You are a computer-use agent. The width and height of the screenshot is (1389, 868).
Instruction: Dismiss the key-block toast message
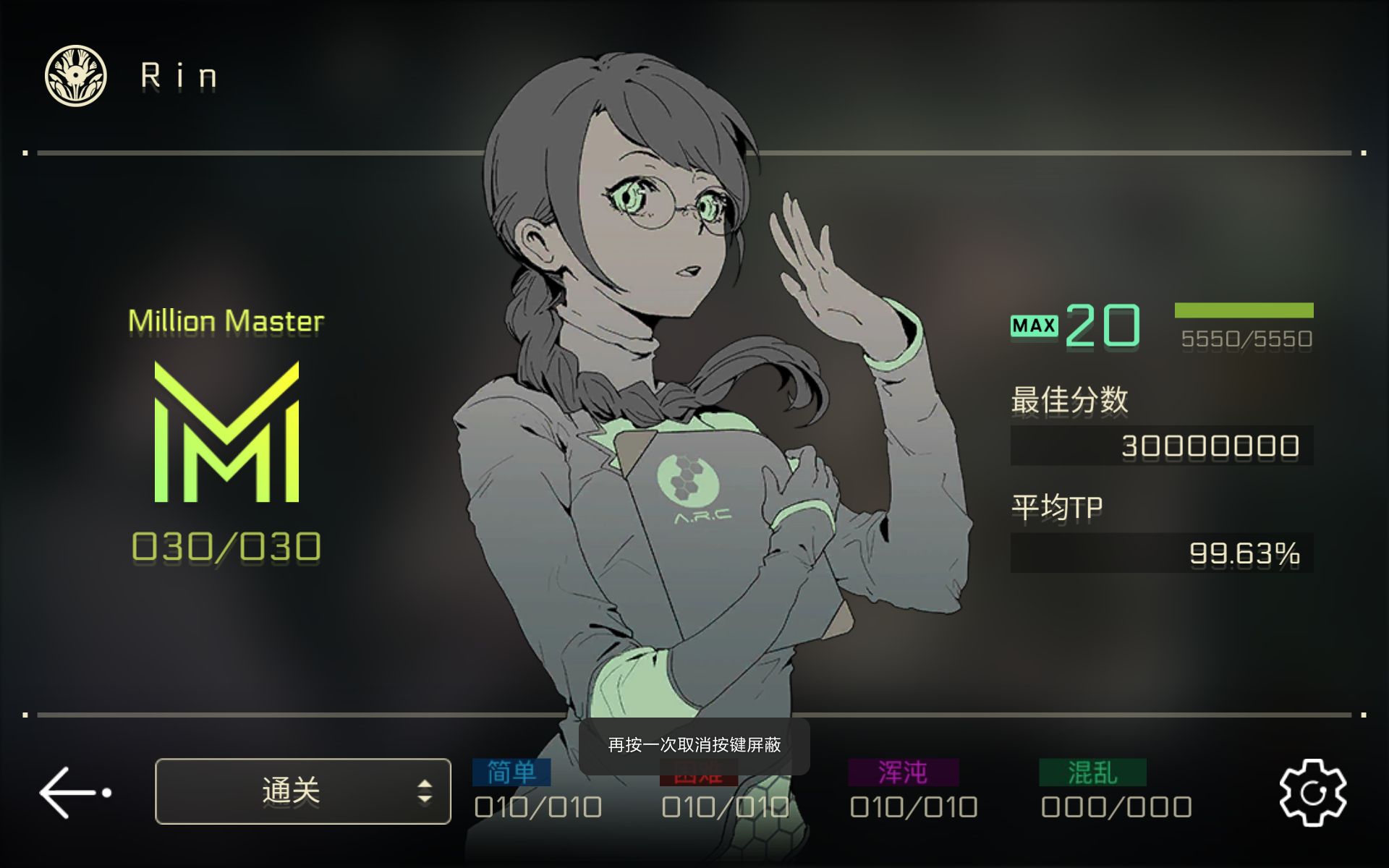pos(694,744)
